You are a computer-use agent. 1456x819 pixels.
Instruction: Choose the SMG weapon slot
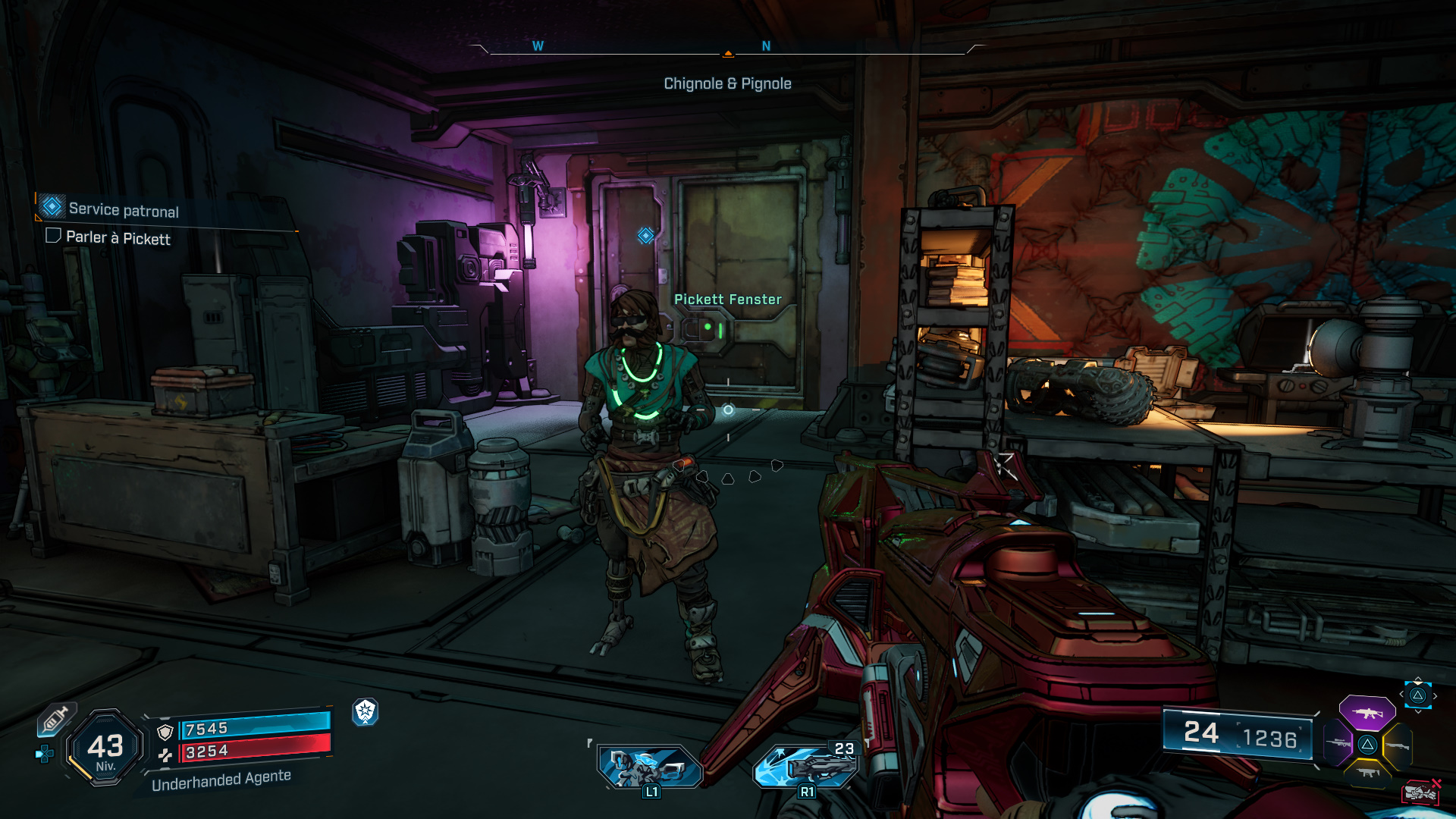point(1367,773)
